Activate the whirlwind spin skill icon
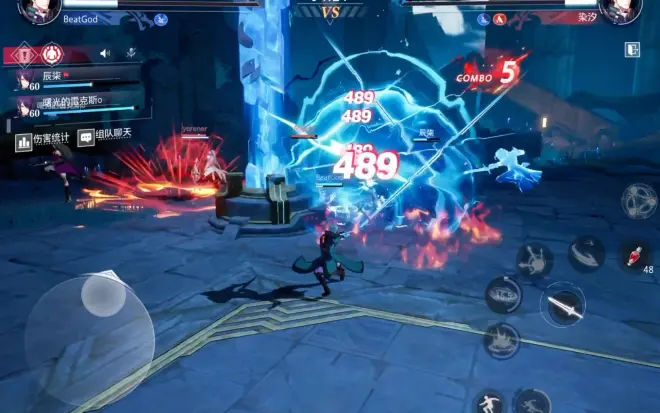The width and height of the screenshot is (660, 413). 503,295
